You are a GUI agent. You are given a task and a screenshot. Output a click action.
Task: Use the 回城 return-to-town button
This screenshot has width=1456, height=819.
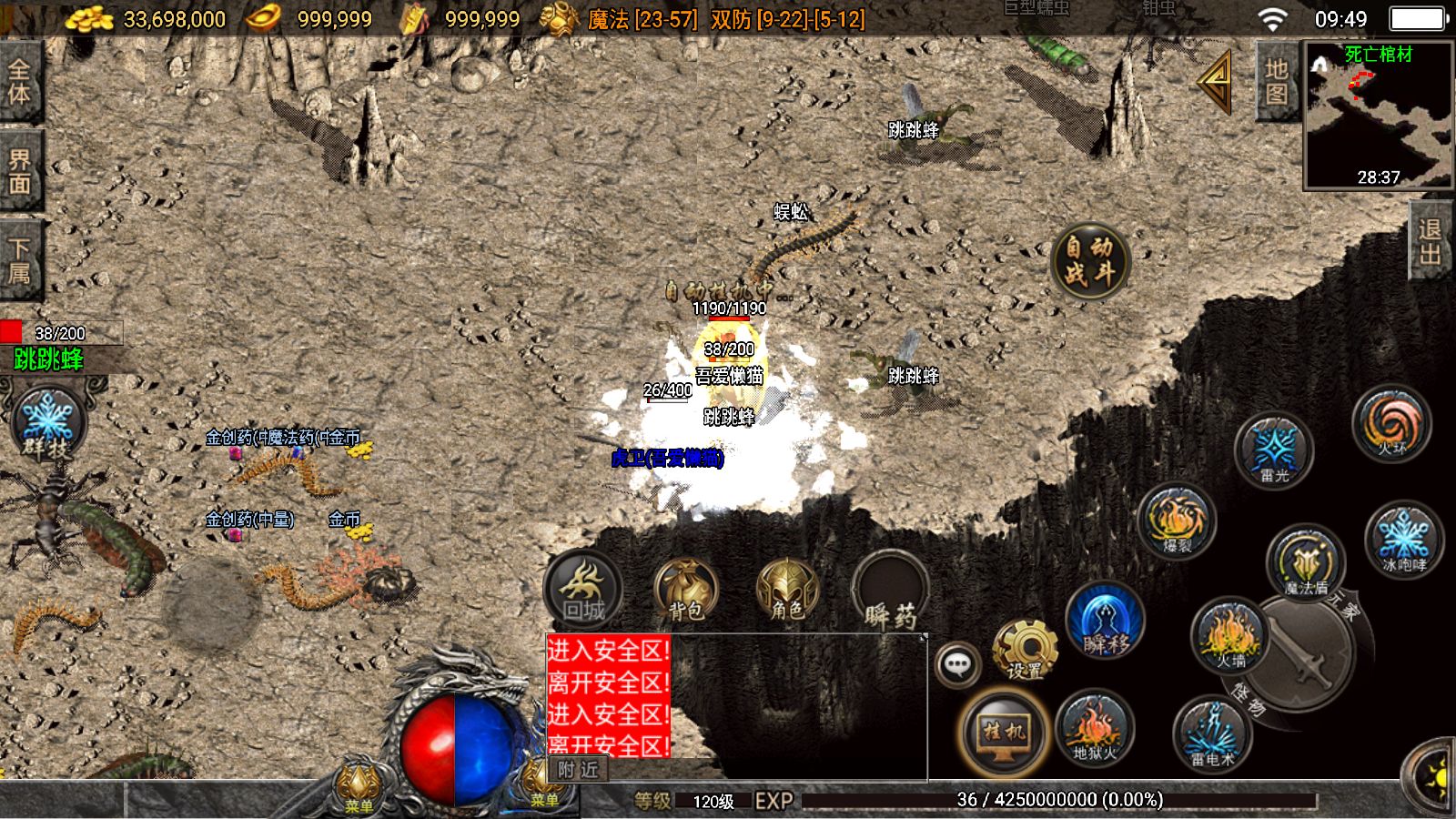point(583,589)
